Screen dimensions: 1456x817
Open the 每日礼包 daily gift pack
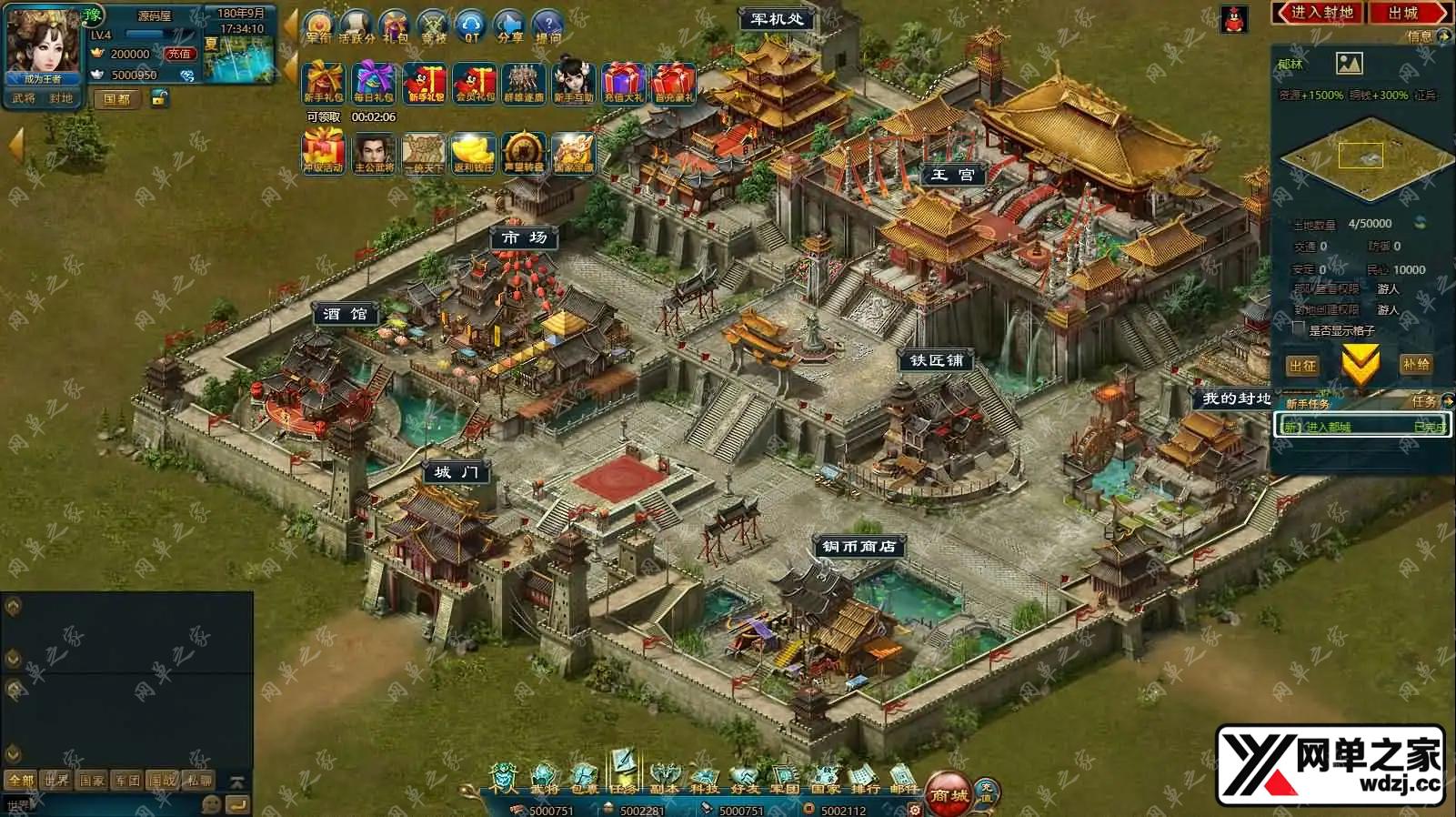point(374,84)
